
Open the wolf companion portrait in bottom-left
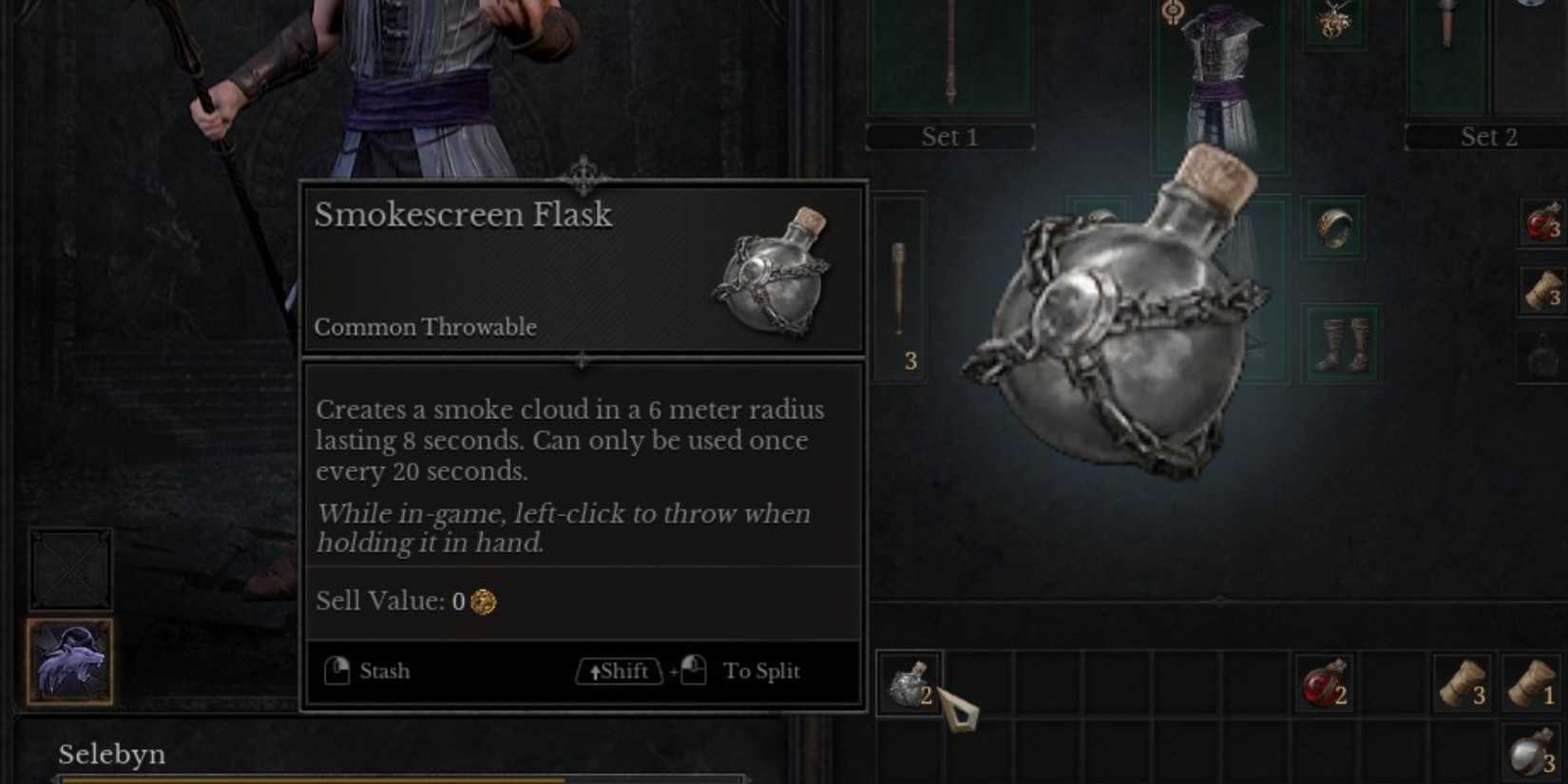point(71,663)
